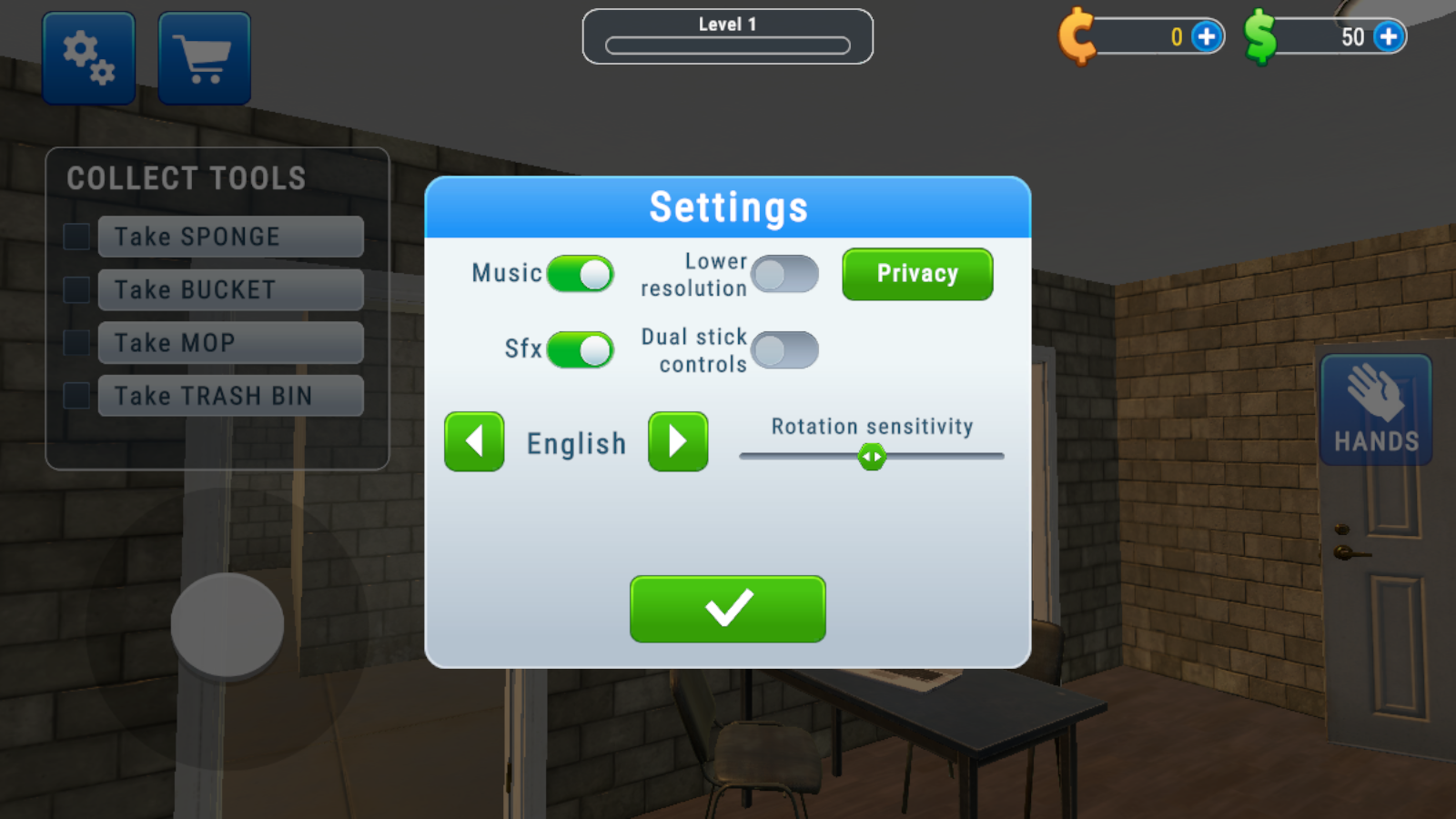Check the Take MOP task box
1456x819 pixels.
click(x=75, y=342)
